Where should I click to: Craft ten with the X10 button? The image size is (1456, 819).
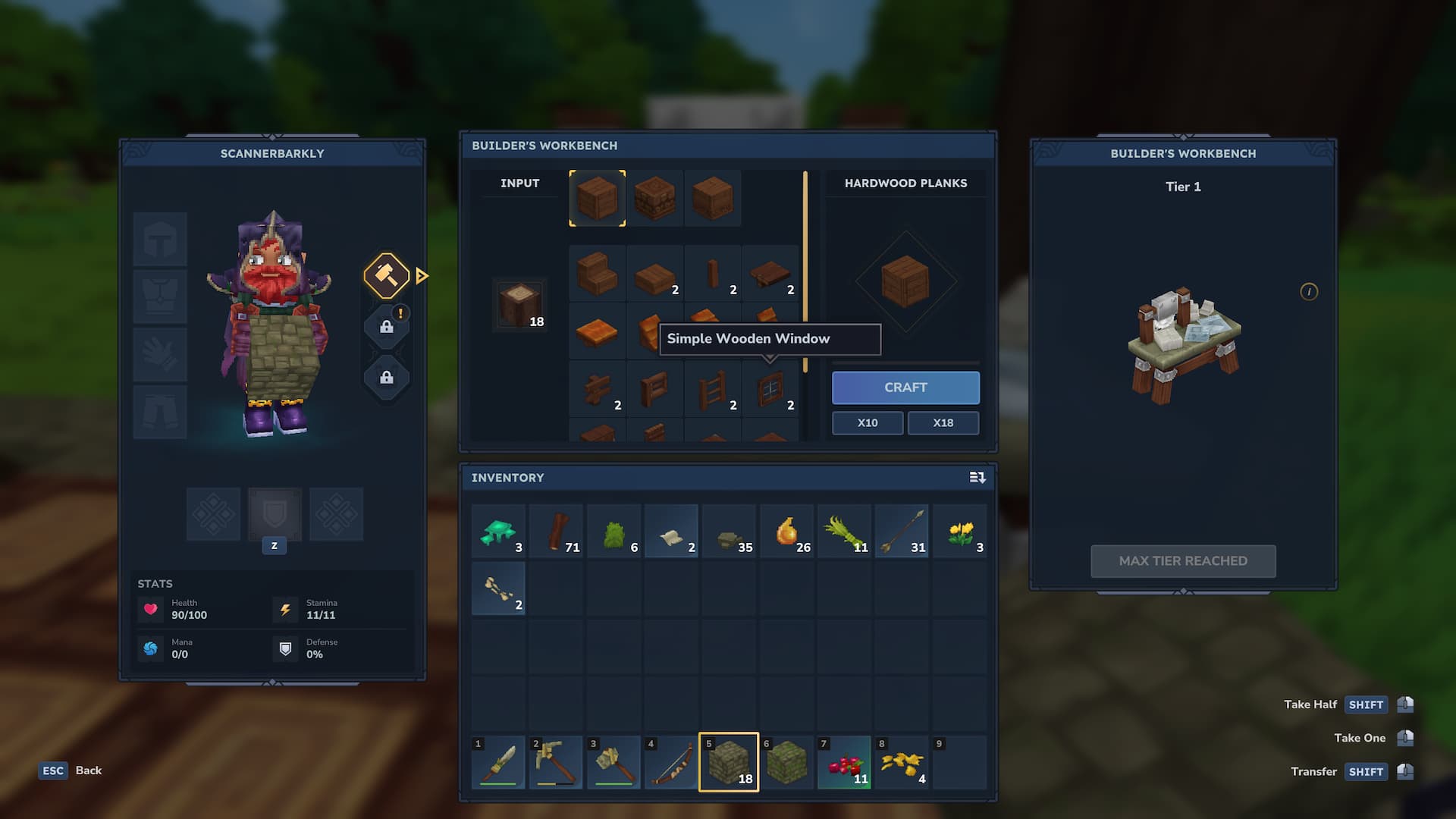pyautogui.click(x=868, y=423)
